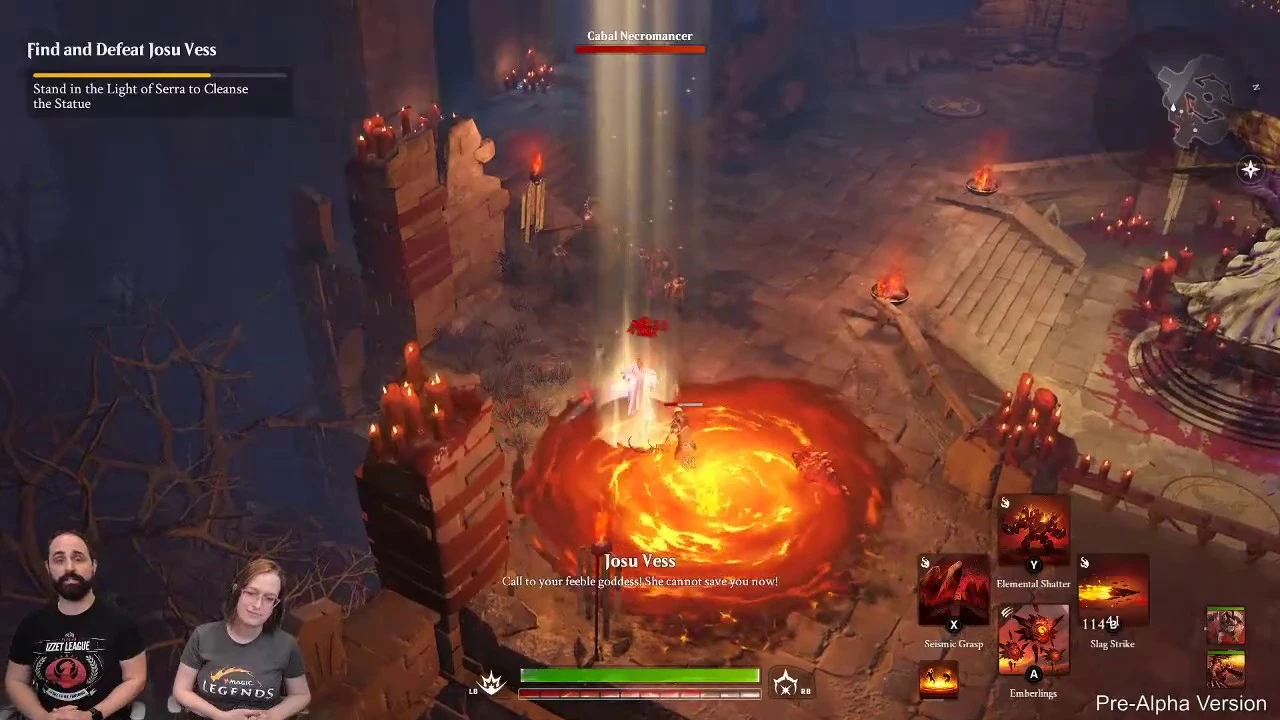
Task: Click the Pre-Alpha Version label
Action: pos(1180,703)
